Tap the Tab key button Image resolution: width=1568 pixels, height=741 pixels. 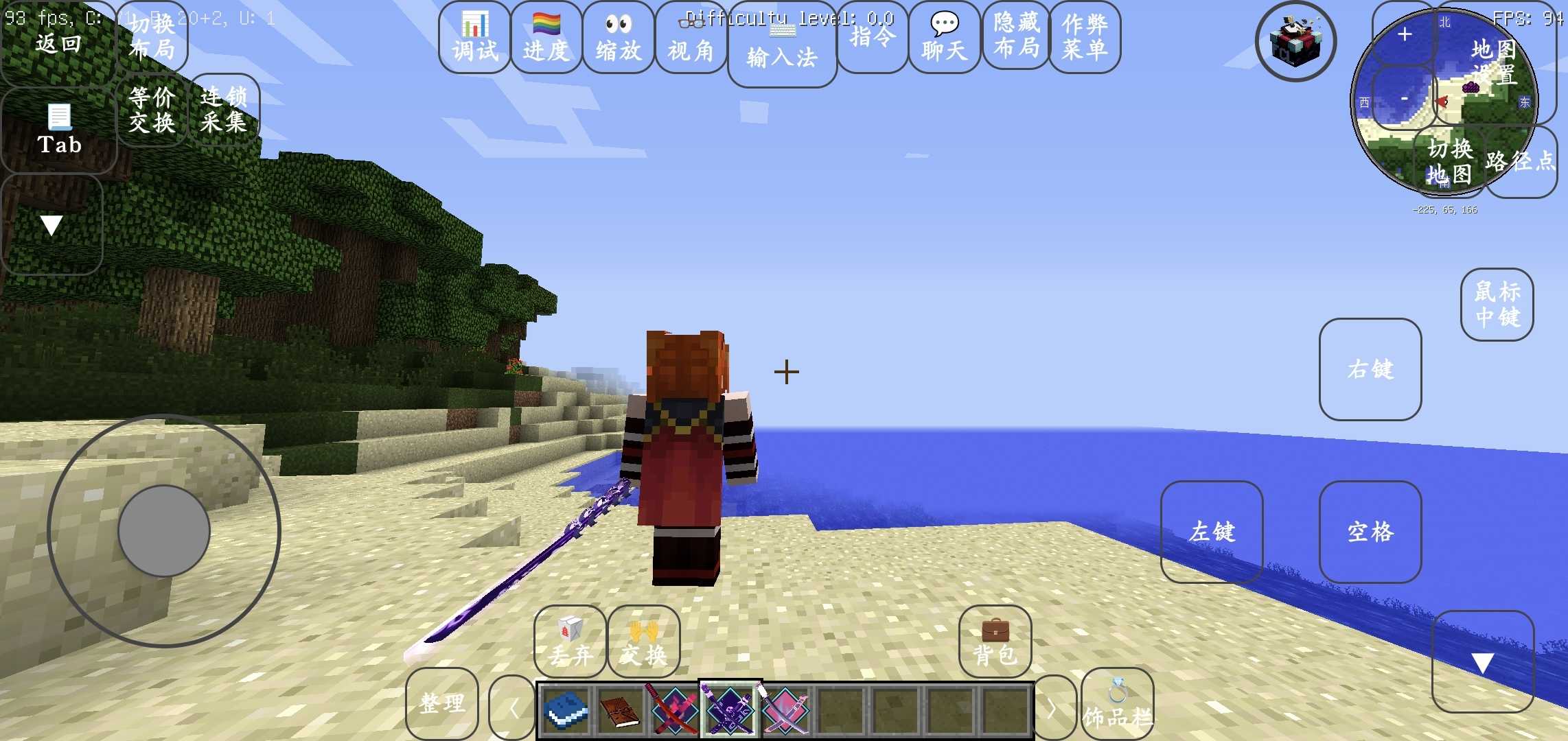[59, 130]
